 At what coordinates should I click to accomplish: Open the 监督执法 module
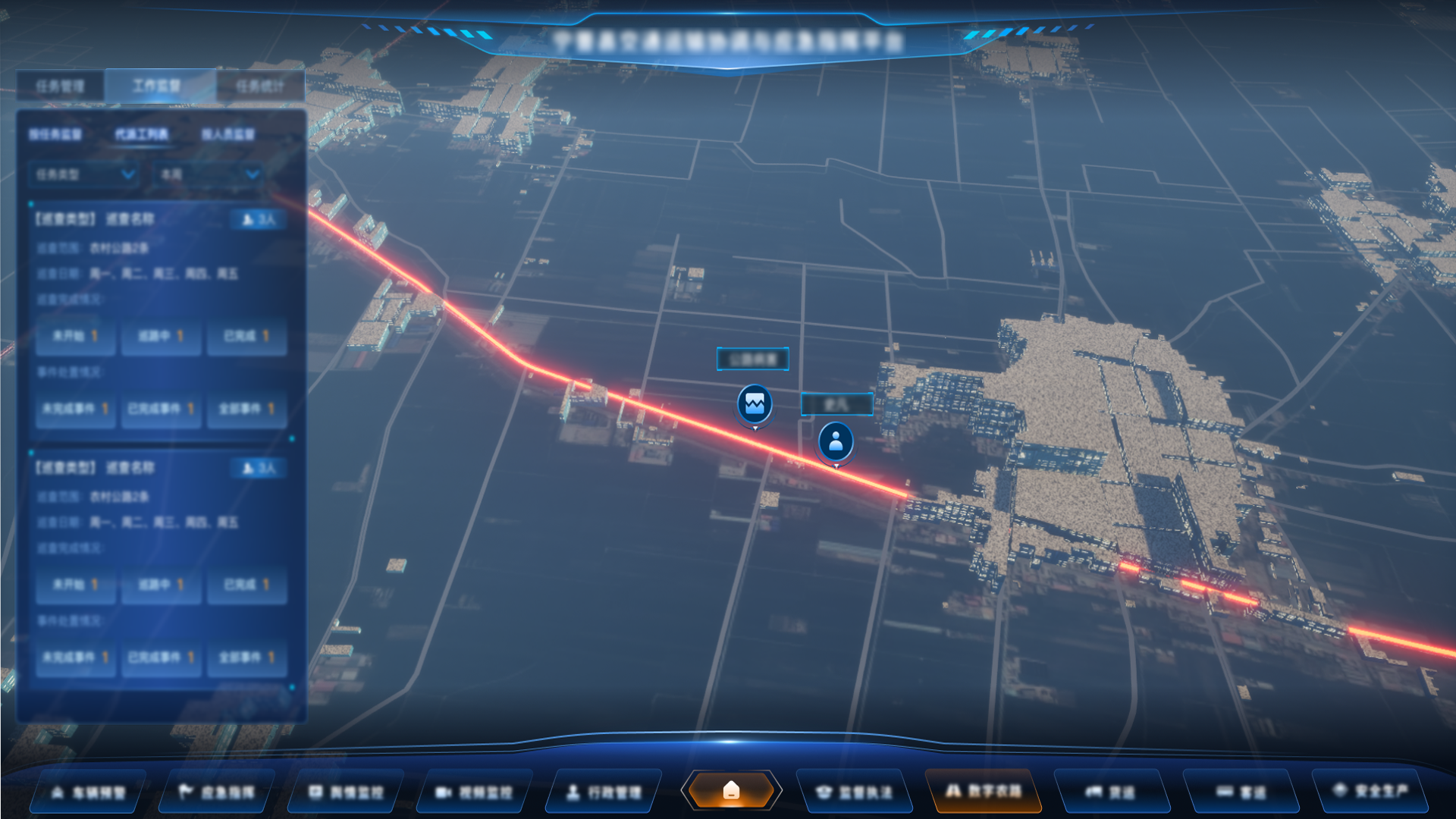[854, 792]
